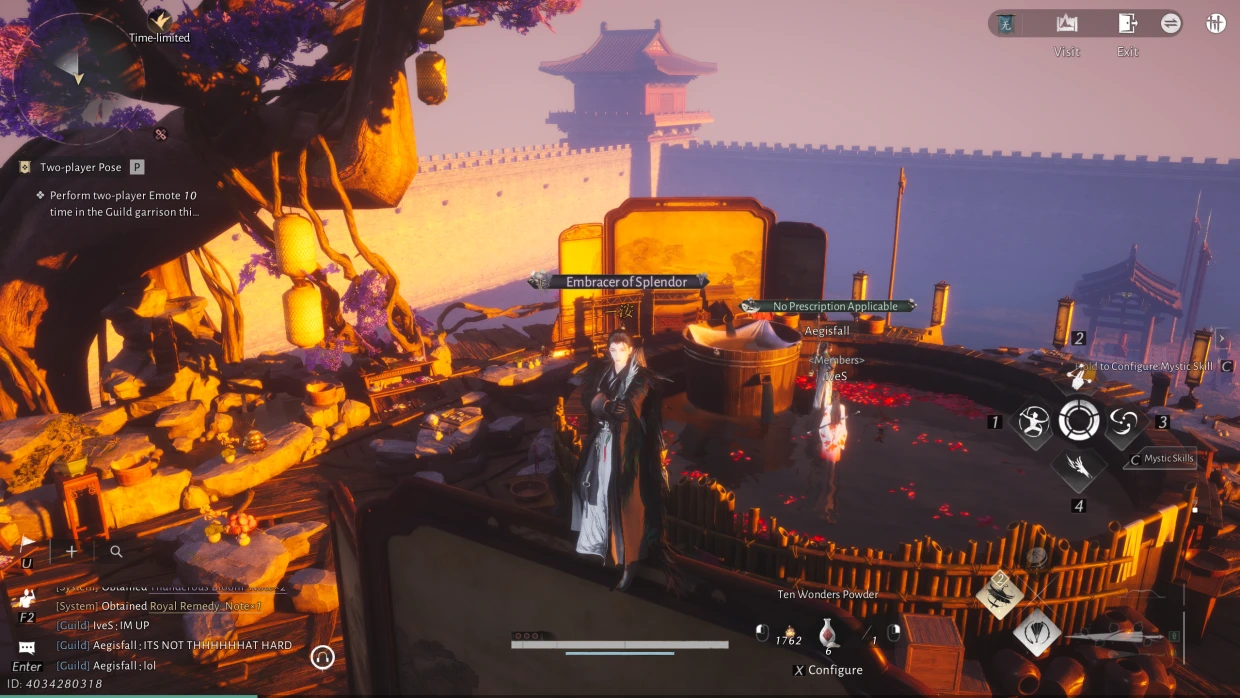Open the Time-limited event icon
1240x698 pixels.
(x=159, y=20)
